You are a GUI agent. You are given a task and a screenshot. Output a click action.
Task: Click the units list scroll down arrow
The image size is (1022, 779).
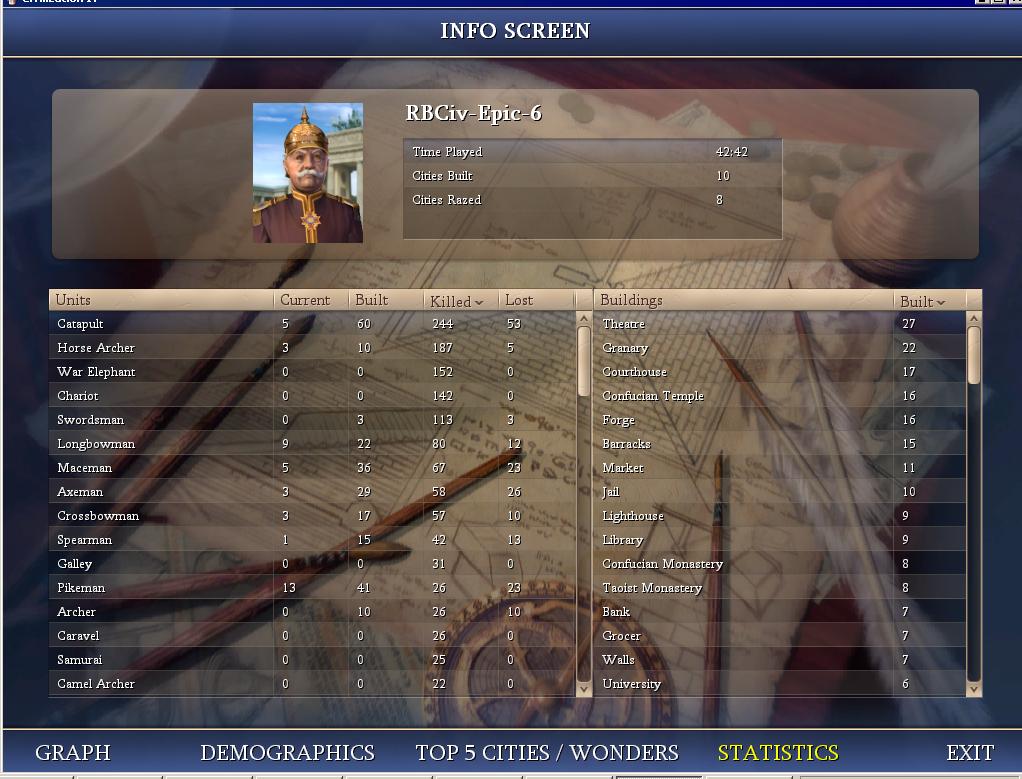pos(585,688)
